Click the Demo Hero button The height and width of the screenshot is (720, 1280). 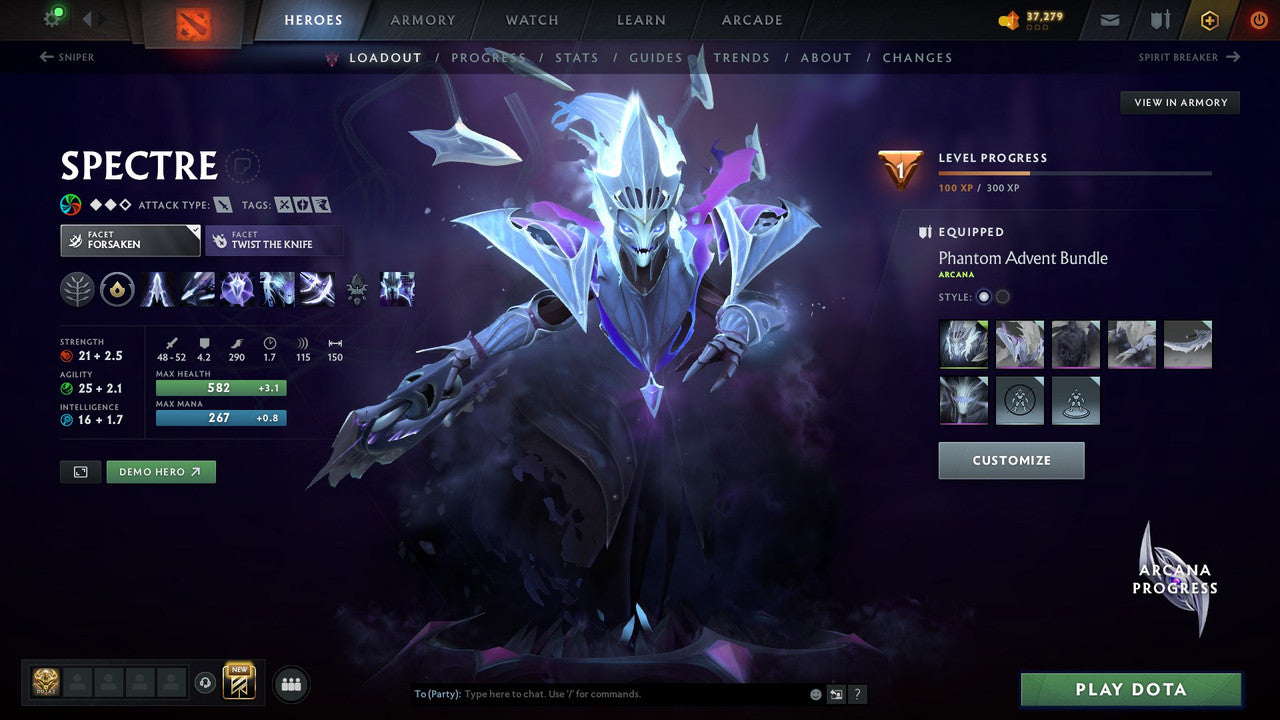point(160,471)
